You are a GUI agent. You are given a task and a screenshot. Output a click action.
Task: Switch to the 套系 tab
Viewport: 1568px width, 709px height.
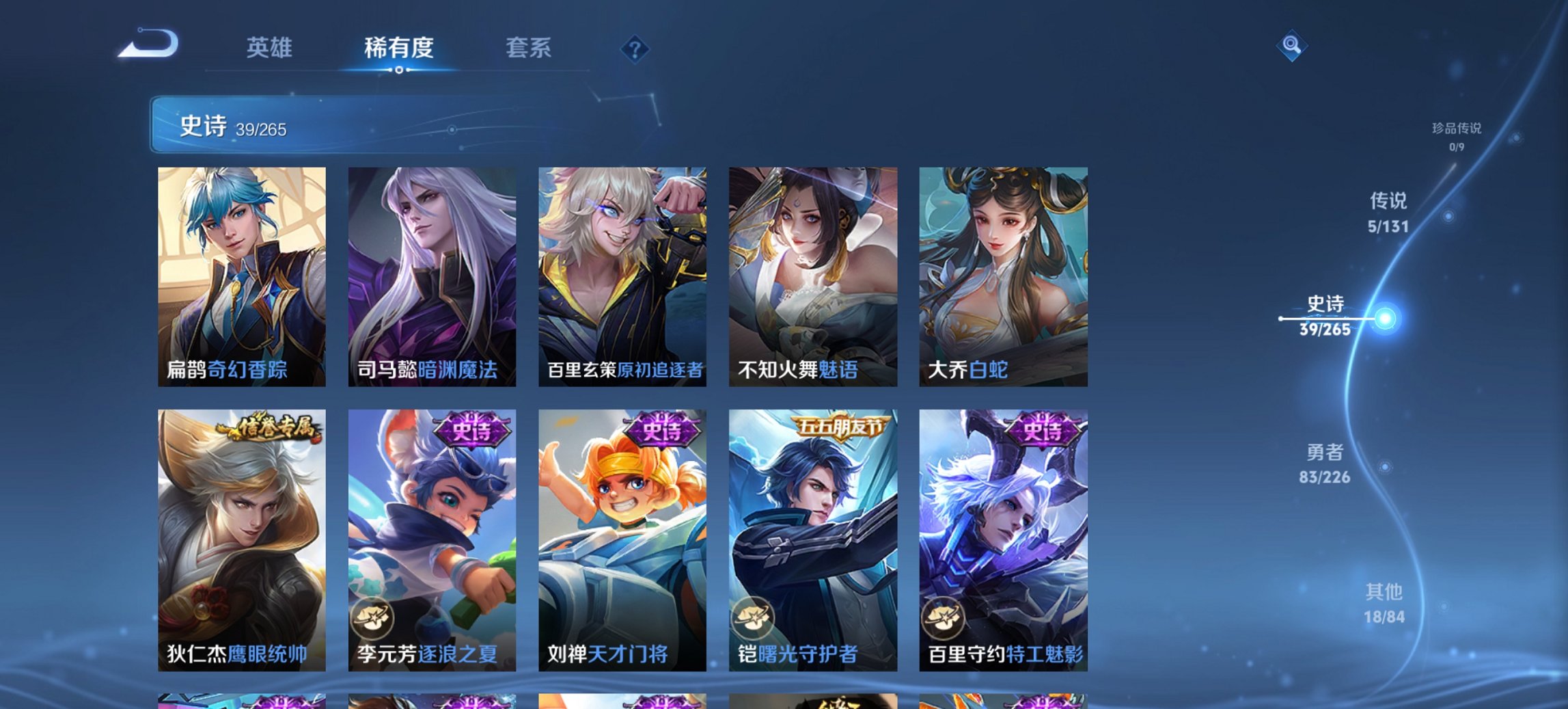pos(528,49)
